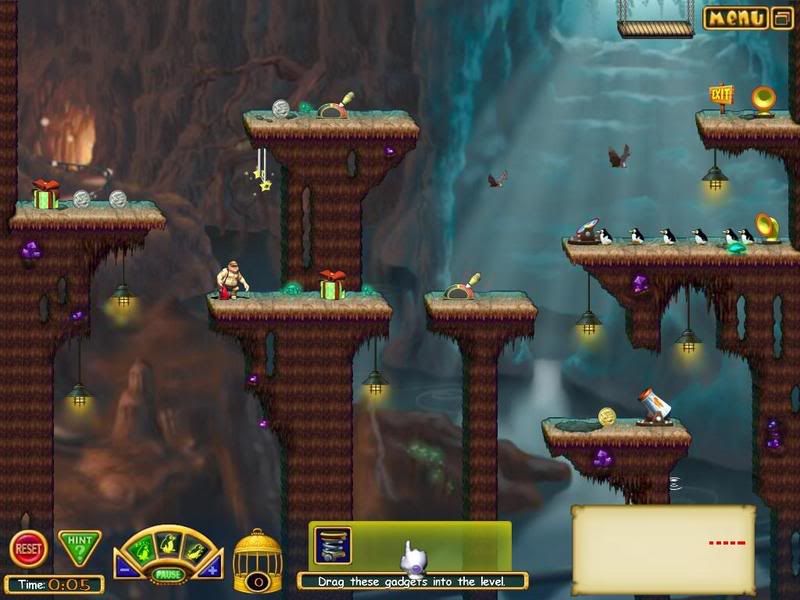Select the spring gadget in the tray
800x600 pixels.
pyautogui.click(x=333, y=546)
